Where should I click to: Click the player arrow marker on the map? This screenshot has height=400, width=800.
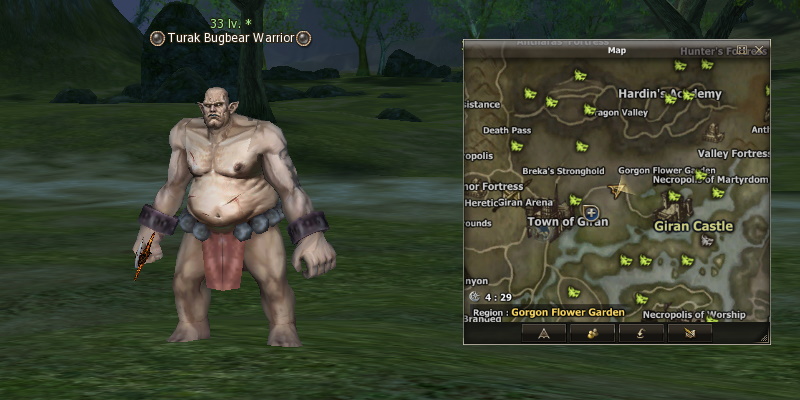click(x=619, y=189)
